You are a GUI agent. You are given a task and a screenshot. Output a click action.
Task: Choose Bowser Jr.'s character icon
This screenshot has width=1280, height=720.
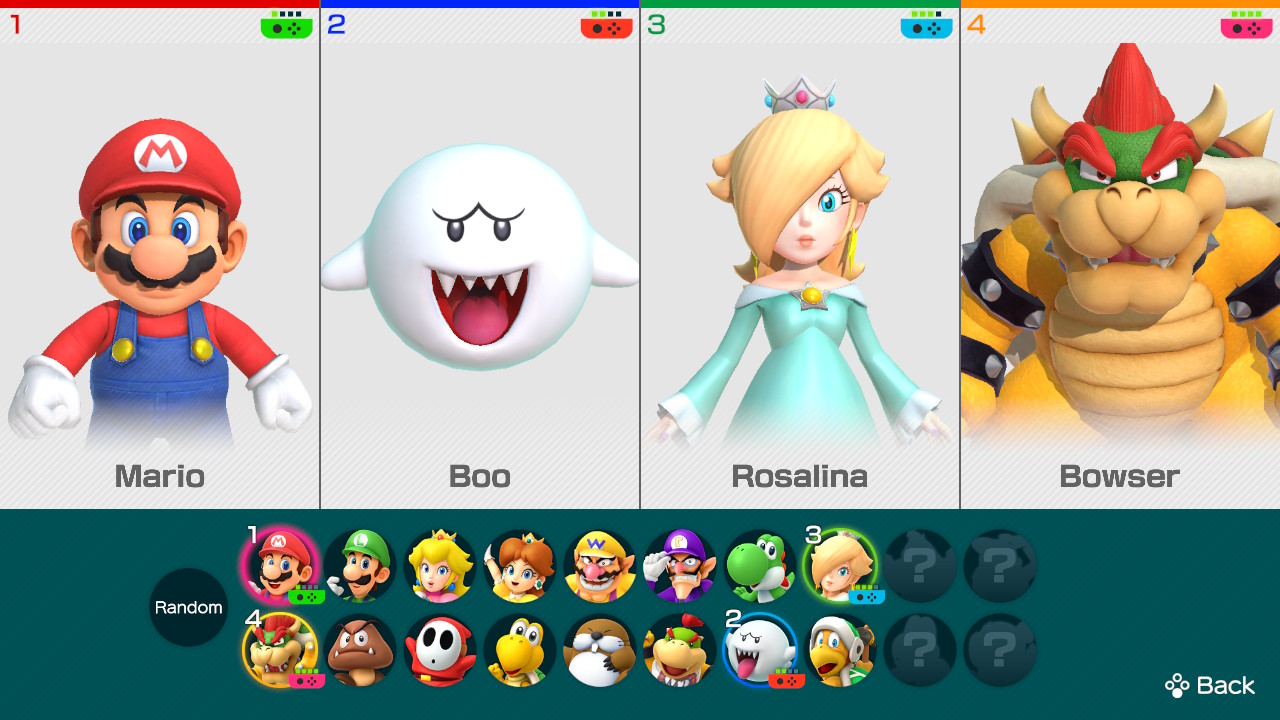680,650
